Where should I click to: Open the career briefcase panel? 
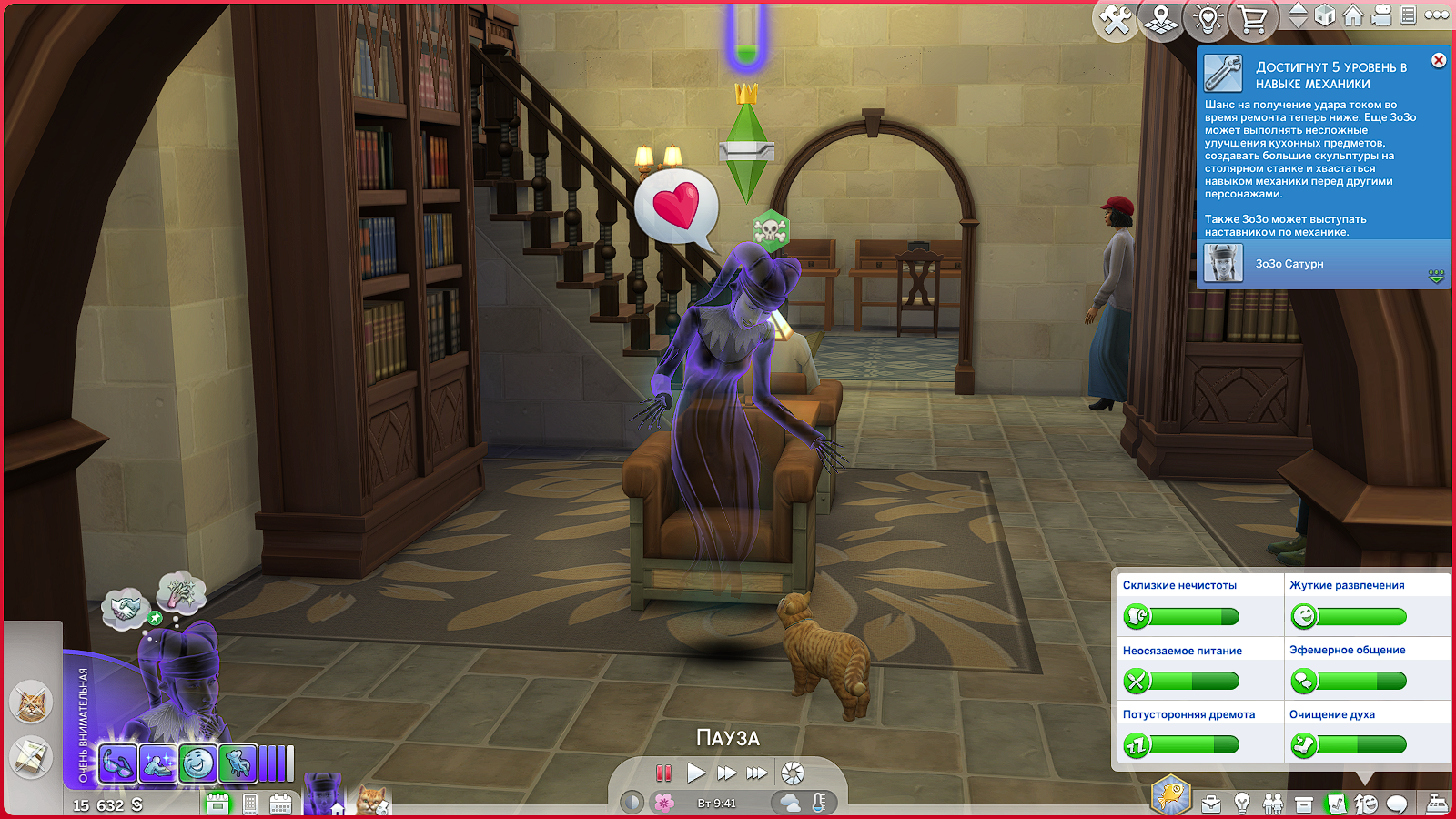pos(1211,804)
